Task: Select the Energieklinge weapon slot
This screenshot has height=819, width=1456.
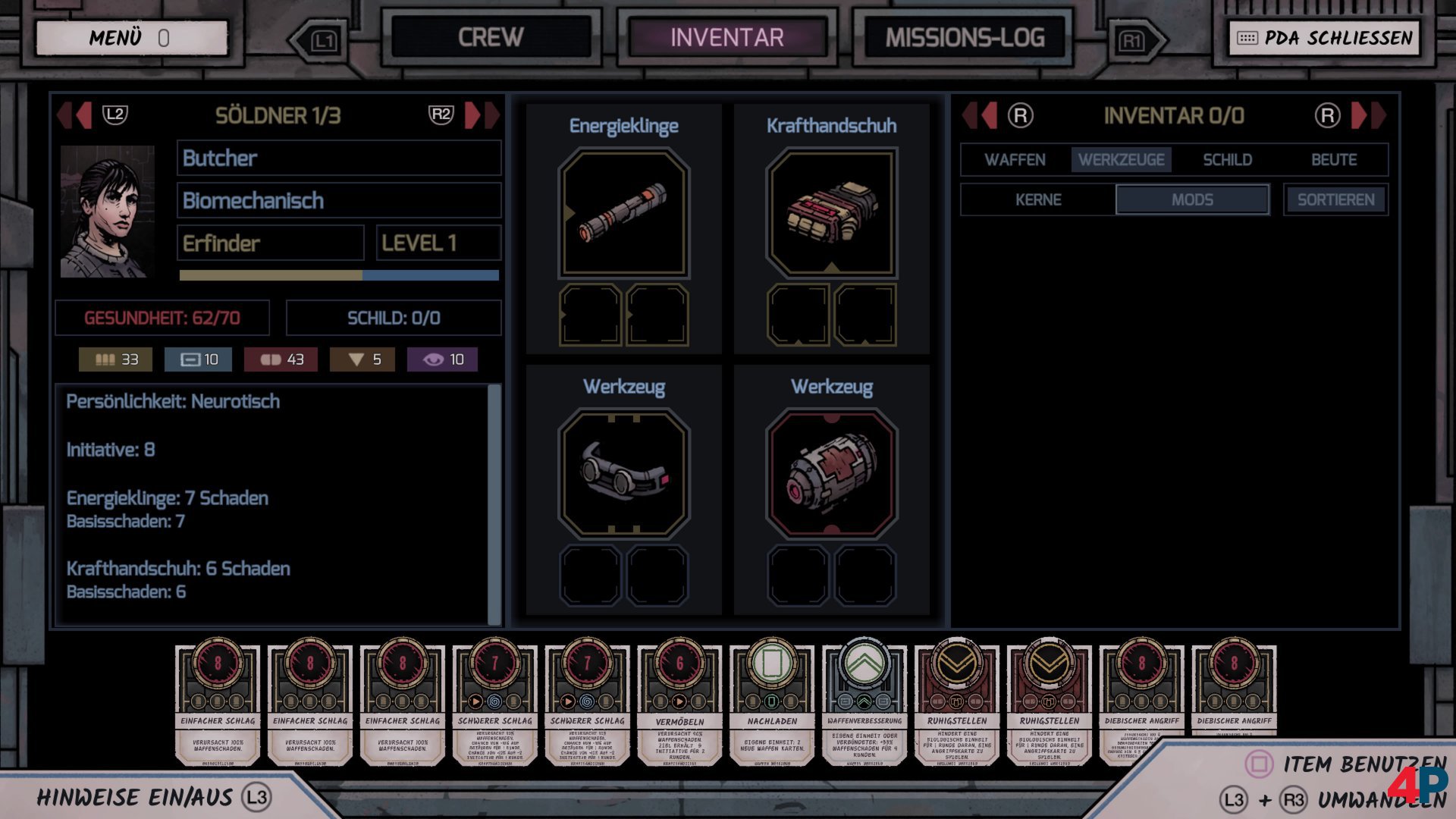Action: coord(624,214)
